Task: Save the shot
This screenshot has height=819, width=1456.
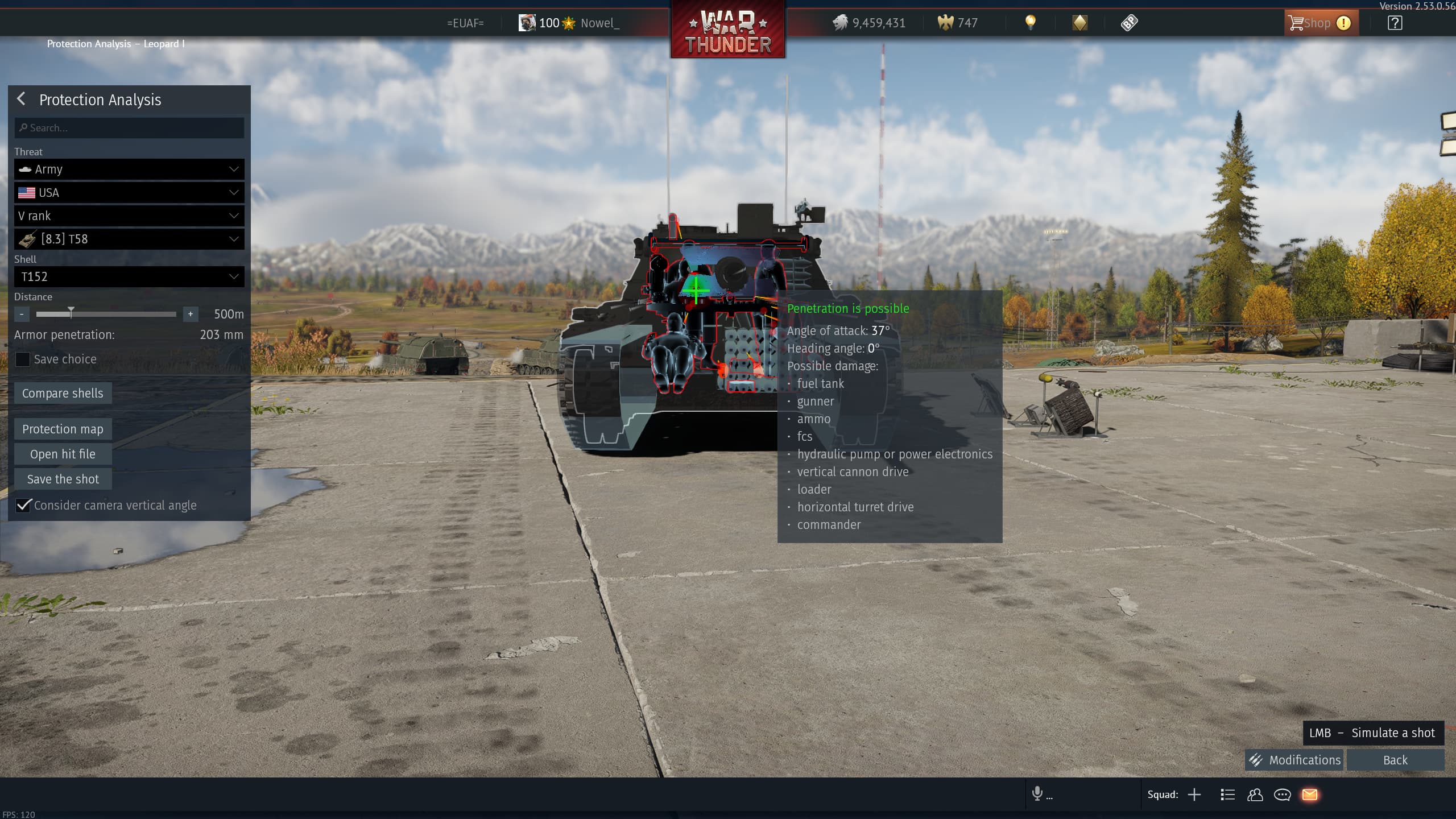Action: pyautogui.click(x=63, y=479)
